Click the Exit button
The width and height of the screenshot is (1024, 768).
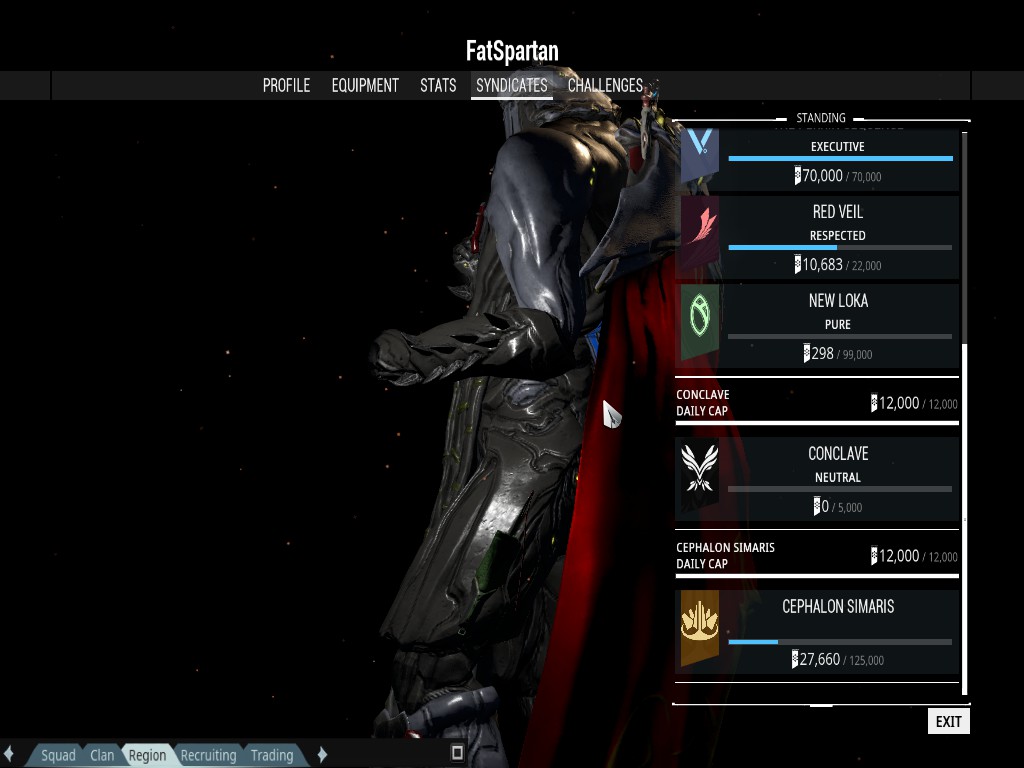coord(948,721)
